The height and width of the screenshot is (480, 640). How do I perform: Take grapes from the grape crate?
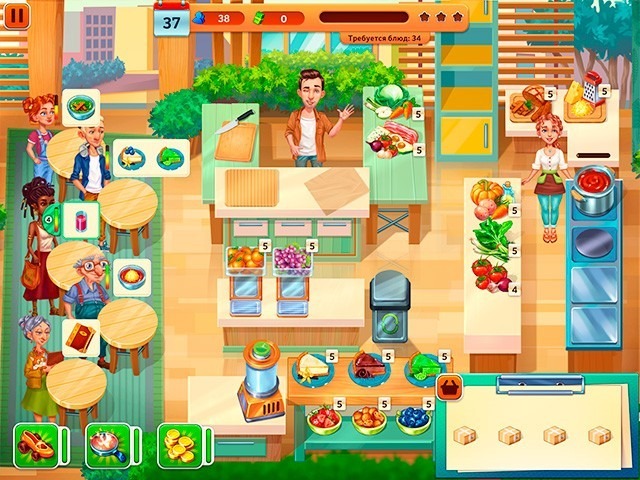pos(292,259)
